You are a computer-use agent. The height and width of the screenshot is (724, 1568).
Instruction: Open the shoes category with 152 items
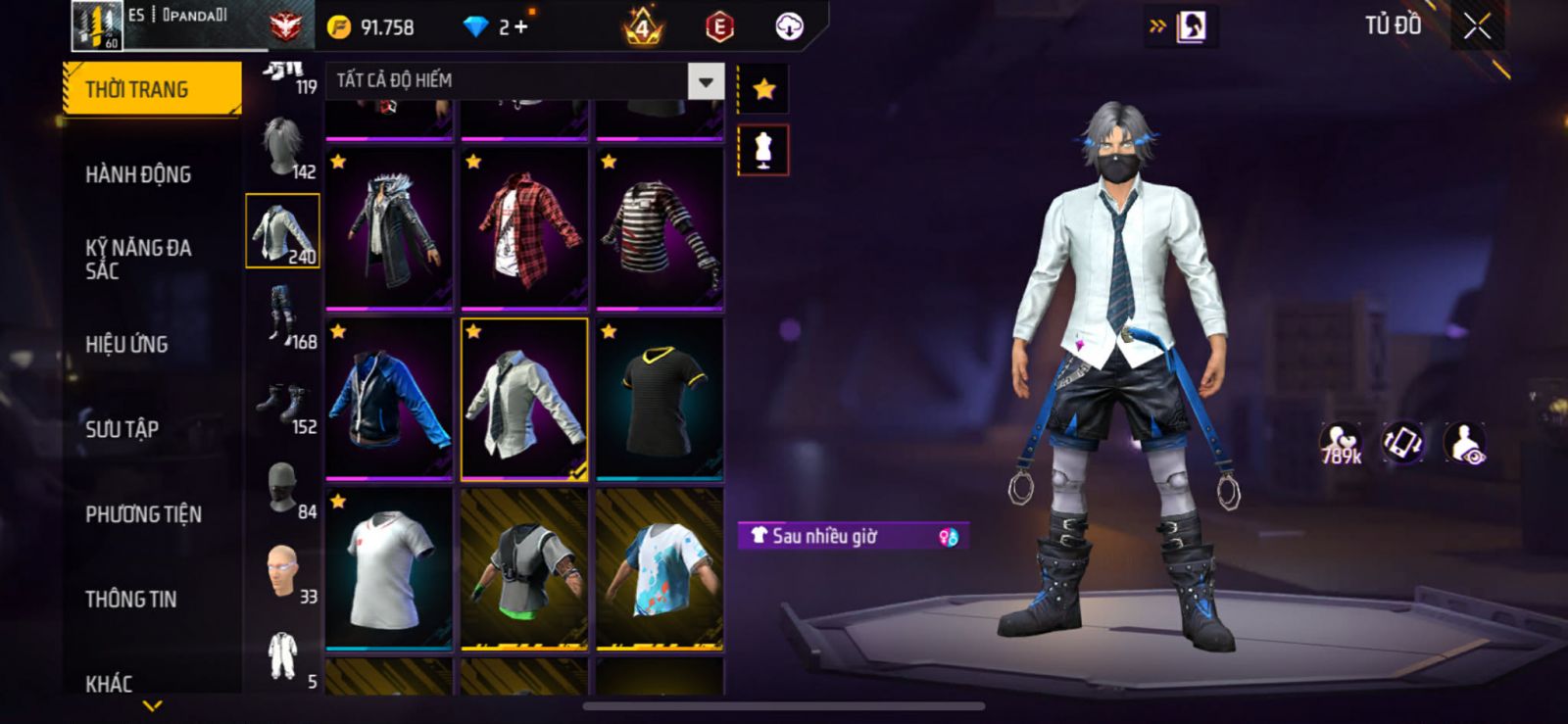click(x=283, y=407)
